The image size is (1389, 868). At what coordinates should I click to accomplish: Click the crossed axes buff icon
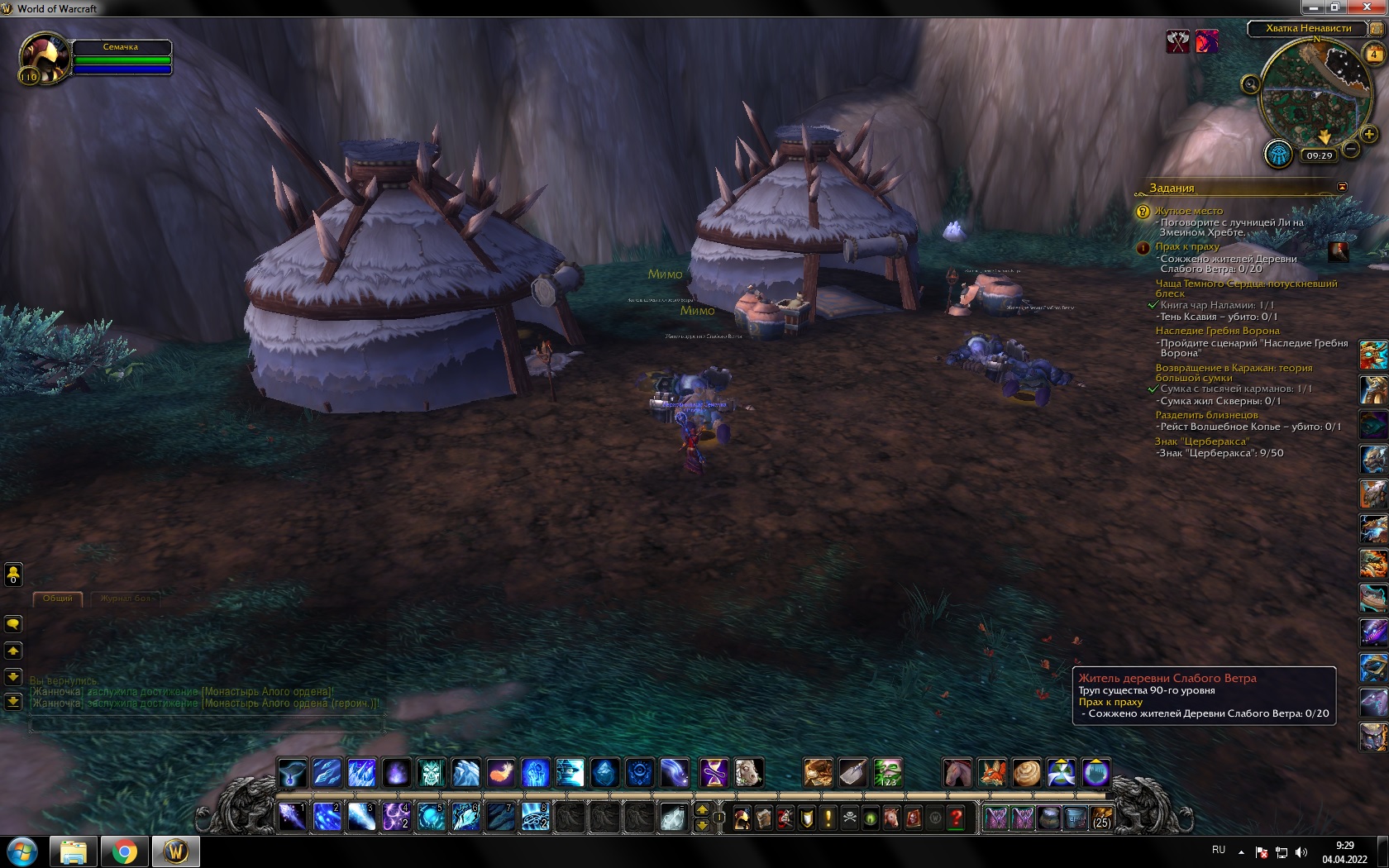(x=1177, y=41)
